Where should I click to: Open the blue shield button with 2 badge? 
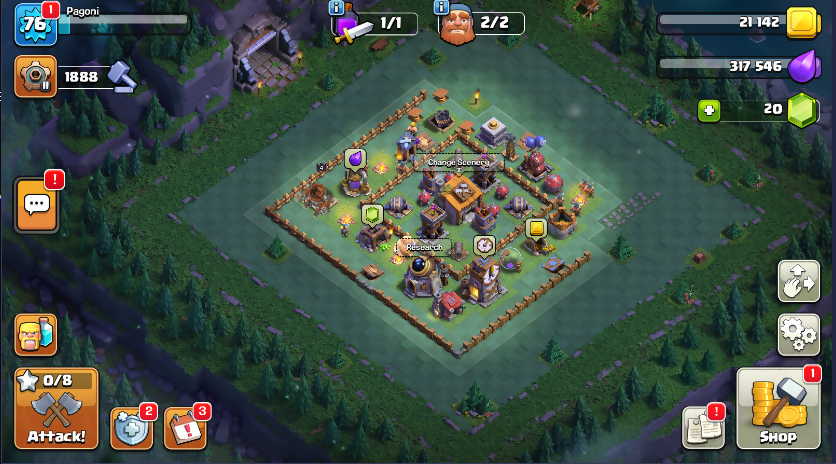130,427
